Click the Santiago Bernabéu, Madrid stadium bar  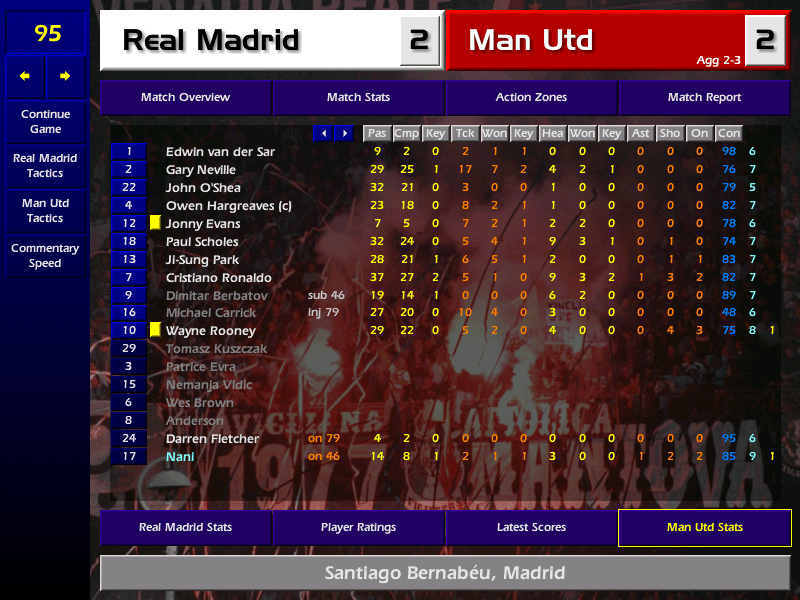444,574
